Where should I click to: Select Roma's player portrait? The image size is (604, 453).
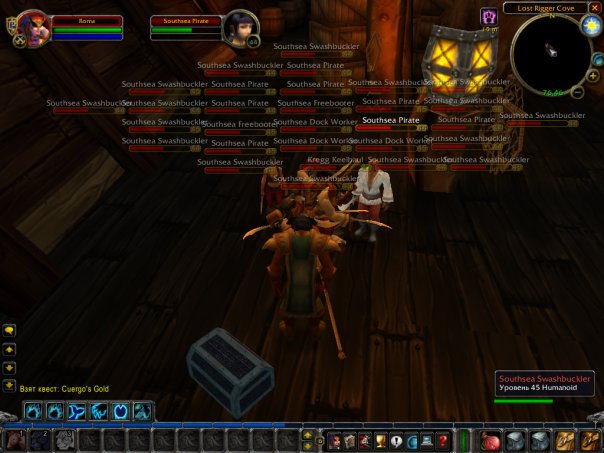point(33,27)
